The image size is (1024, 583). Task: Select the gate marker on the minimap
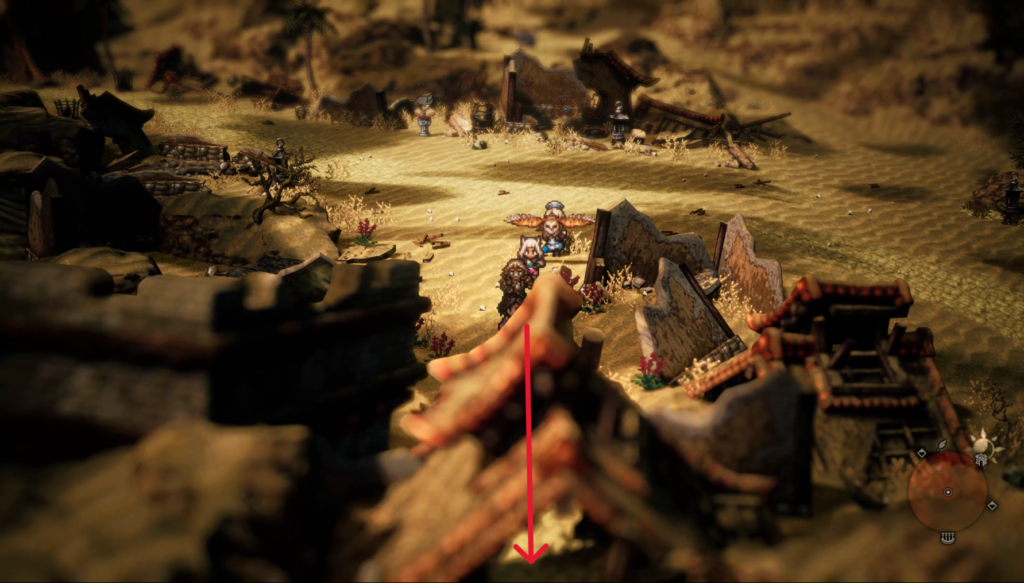(981, 460)
